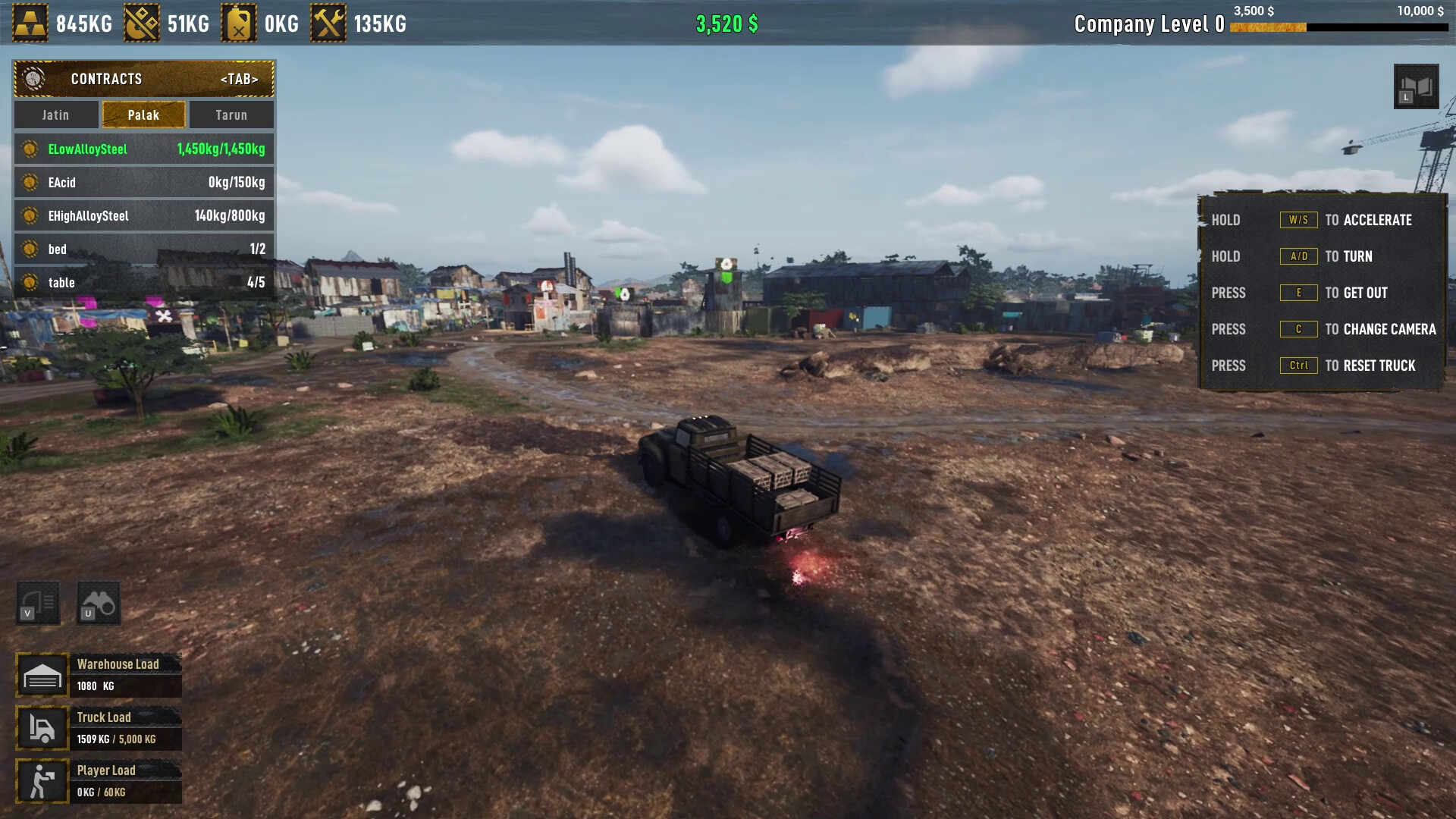Screen dimensions: 1456x819
Task: Click the green 3,520 $ money display
Action: 726,22
